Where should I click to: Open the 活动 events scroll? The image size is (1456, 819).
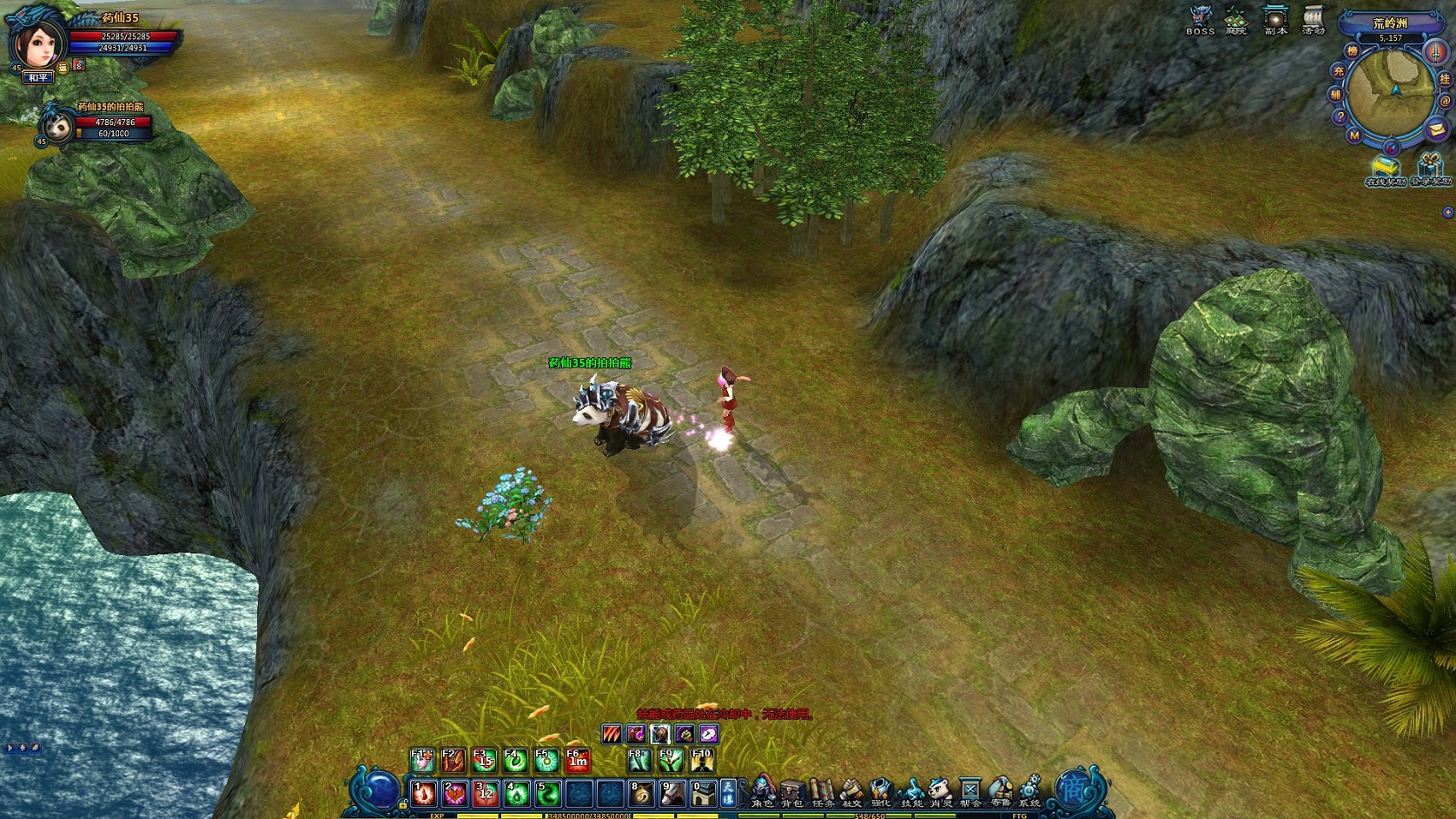(1313, 19)
